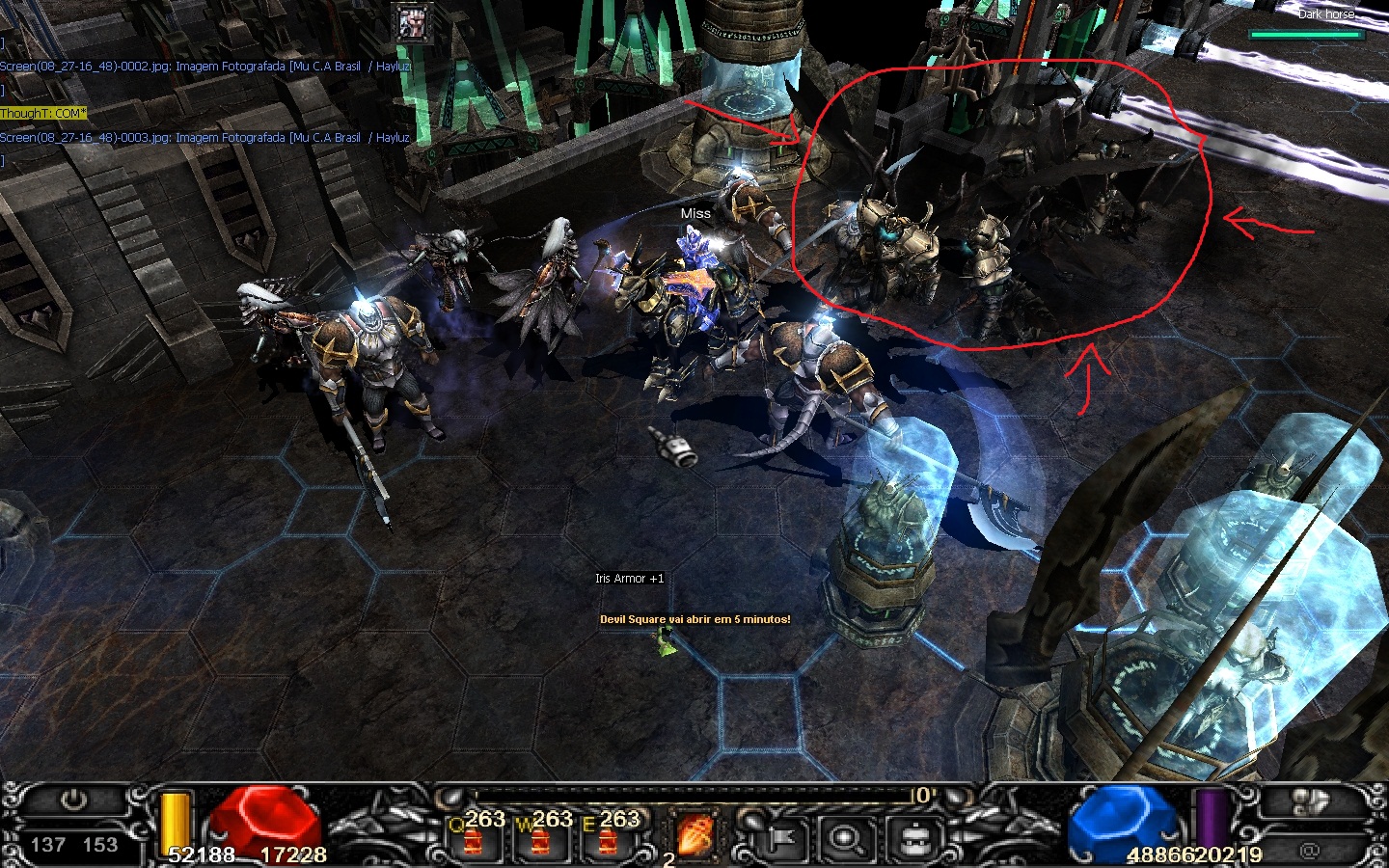The width and height of the screenshot is (1389, 868).
Task: Click the @ button
Action: tap(1309, 850)
